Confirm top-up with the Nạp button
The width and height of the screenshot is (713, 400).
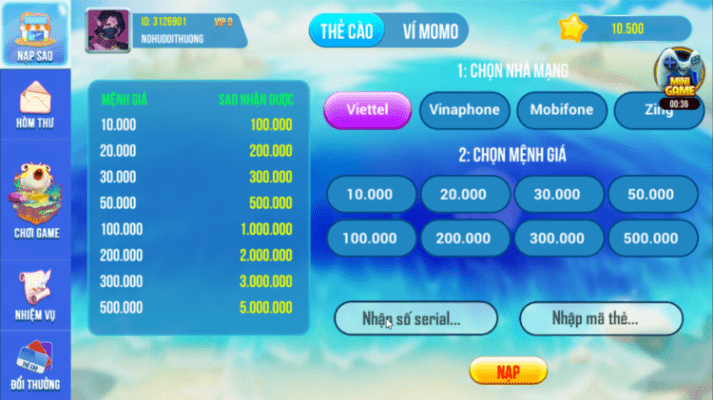508,371
